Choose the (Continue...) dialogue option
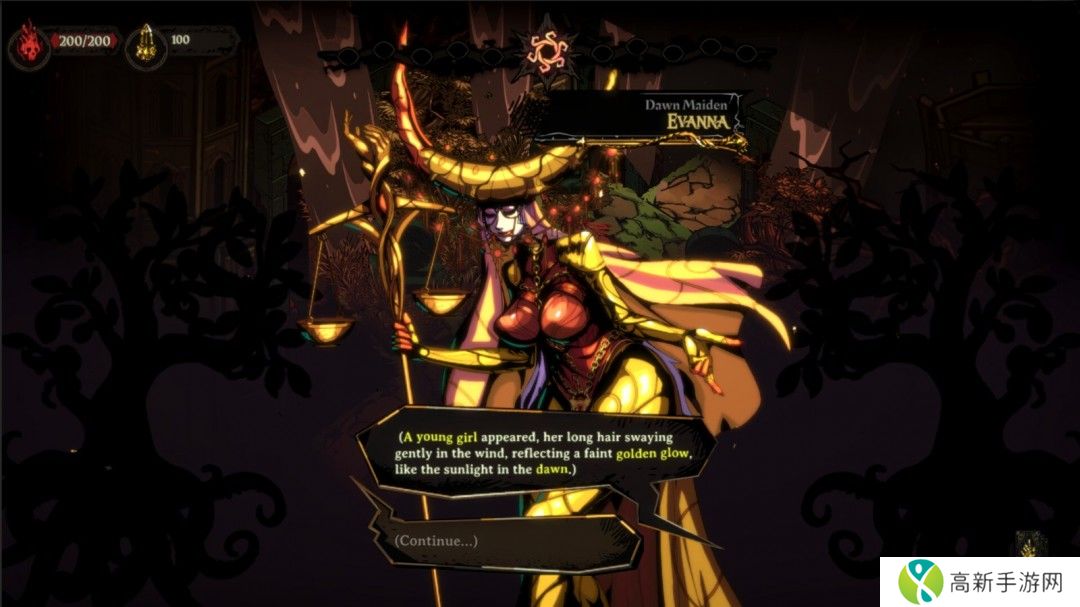The image size is (1080, 607). point(437,541)
